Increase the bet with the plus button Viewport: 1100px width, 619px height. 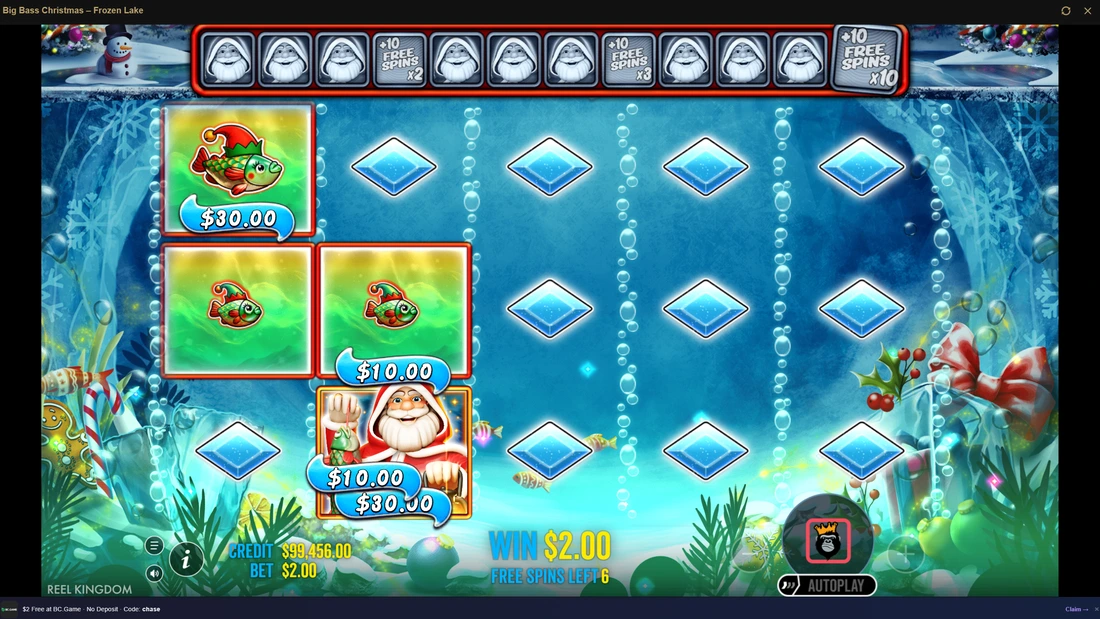pyautogui.click(x=904, y=553)
